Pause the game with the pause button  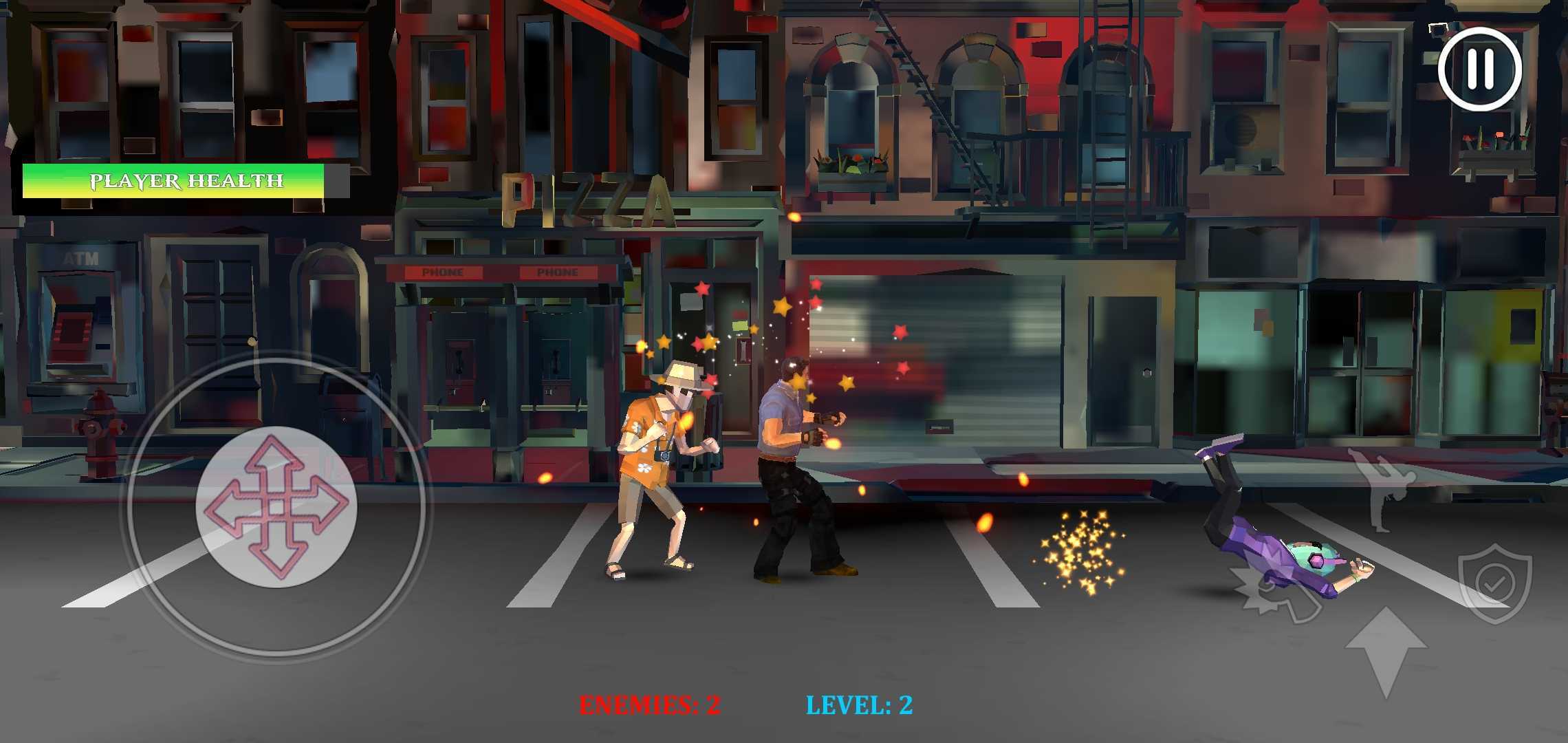(1479, 69)
